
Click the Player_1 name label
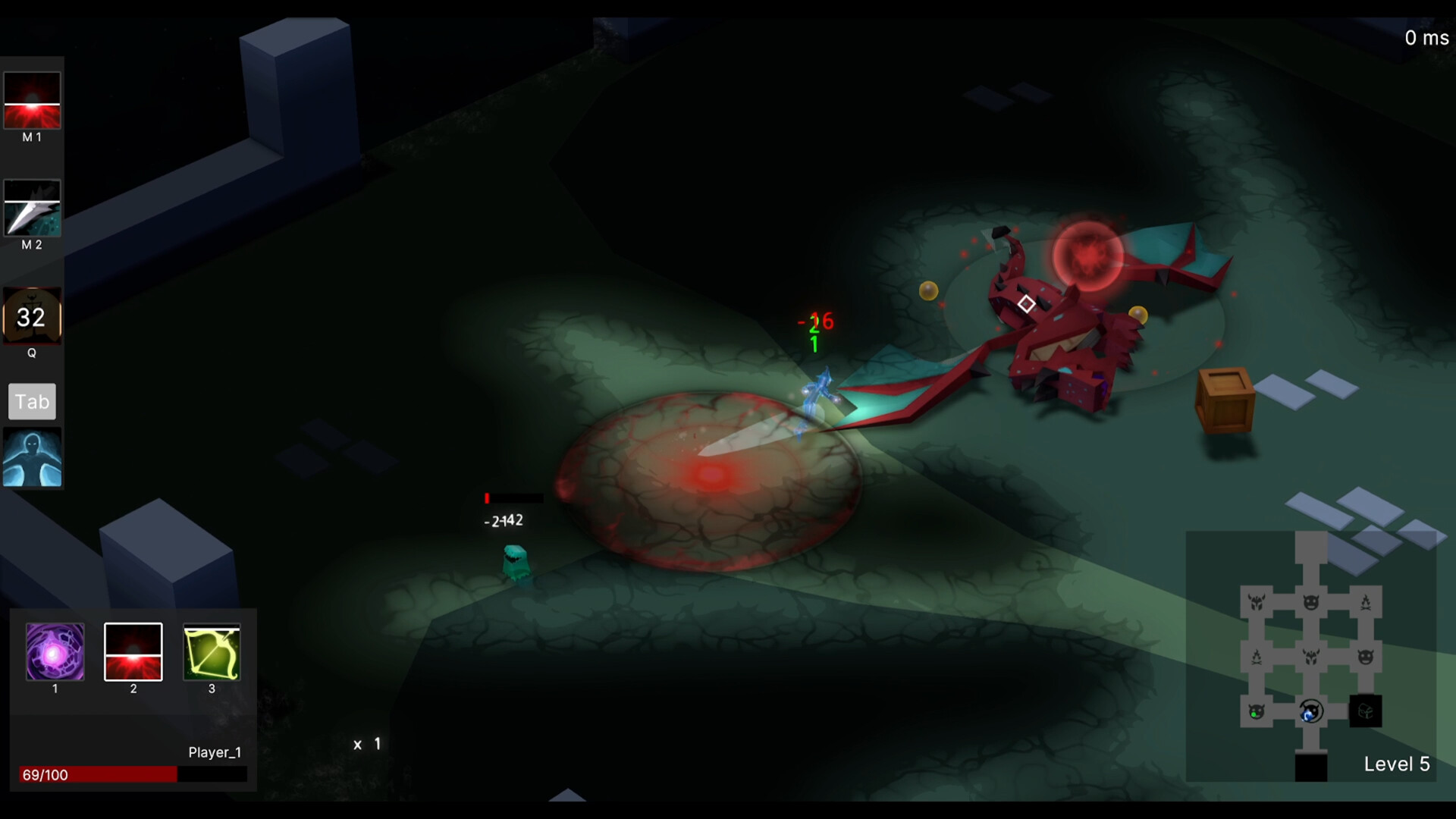click(x=215, y=752)
